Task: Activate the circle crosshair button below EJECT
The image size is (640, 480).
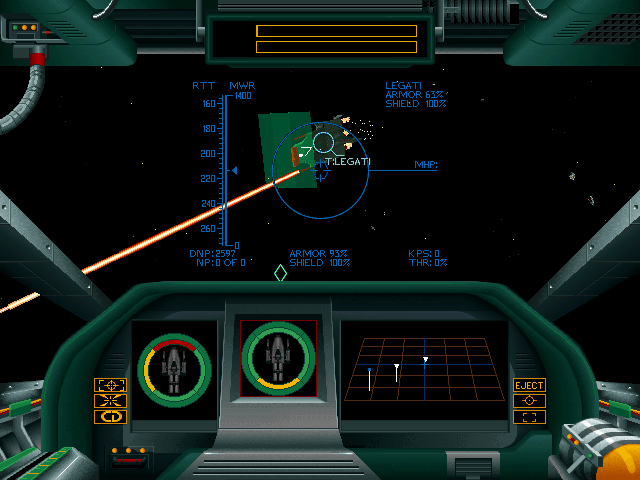Action: (x=529, y=401)
